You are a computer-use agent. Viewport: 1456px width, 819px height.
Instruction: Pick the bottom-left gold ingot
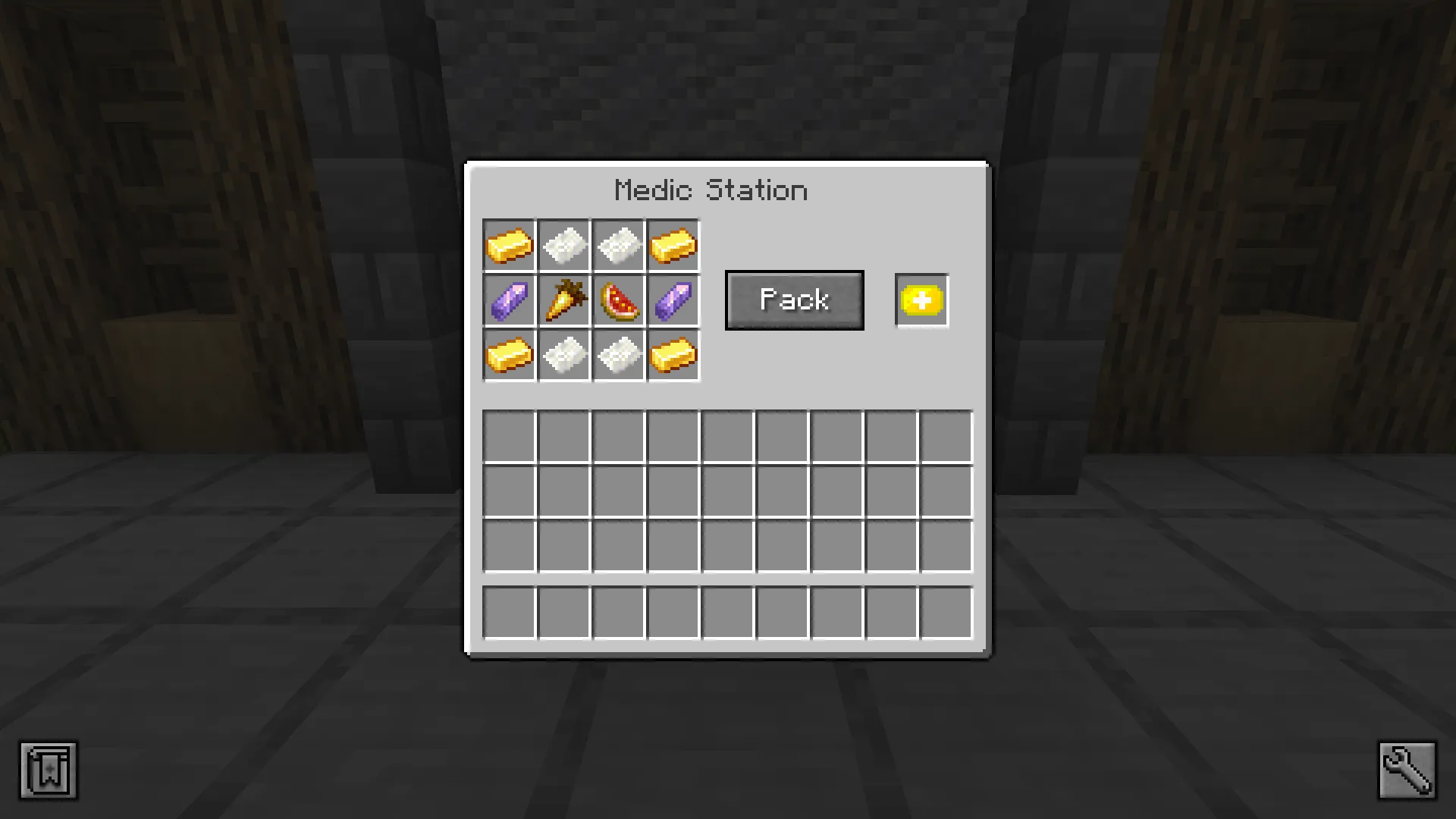[x=509, y=355]
